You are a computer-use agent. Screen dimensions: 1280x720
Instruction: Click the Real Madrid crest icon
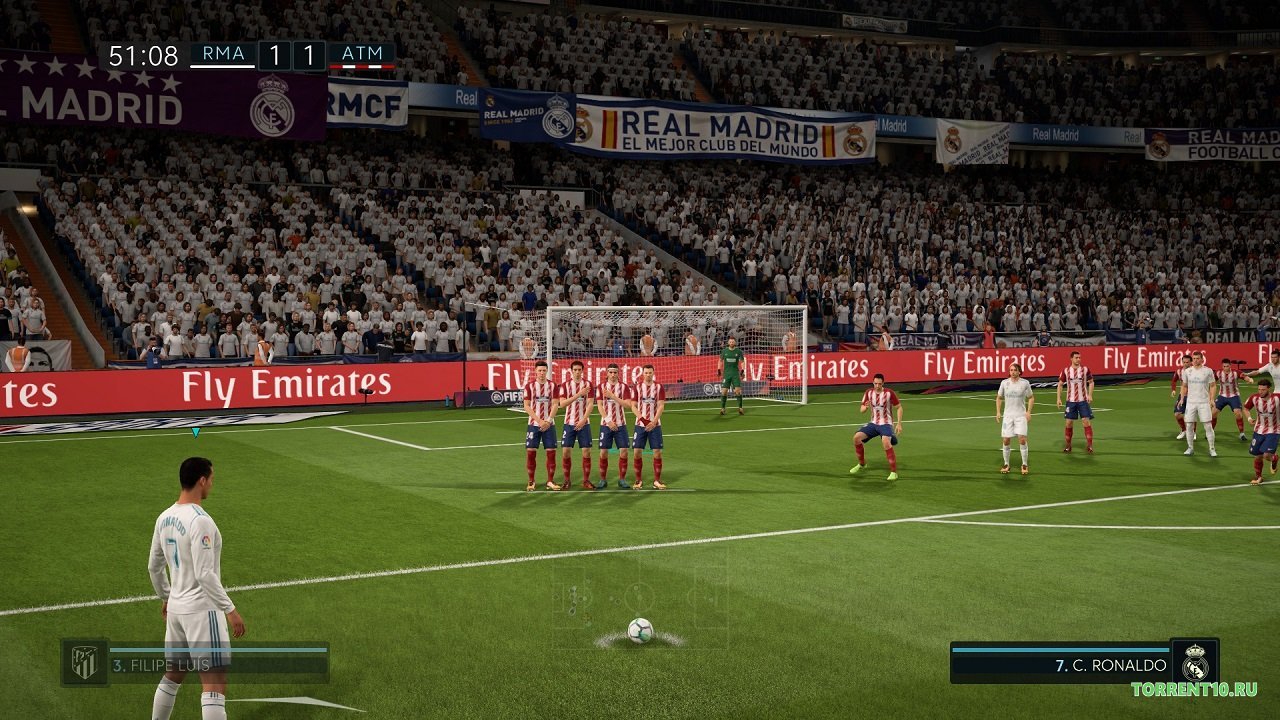point(1196,663)
